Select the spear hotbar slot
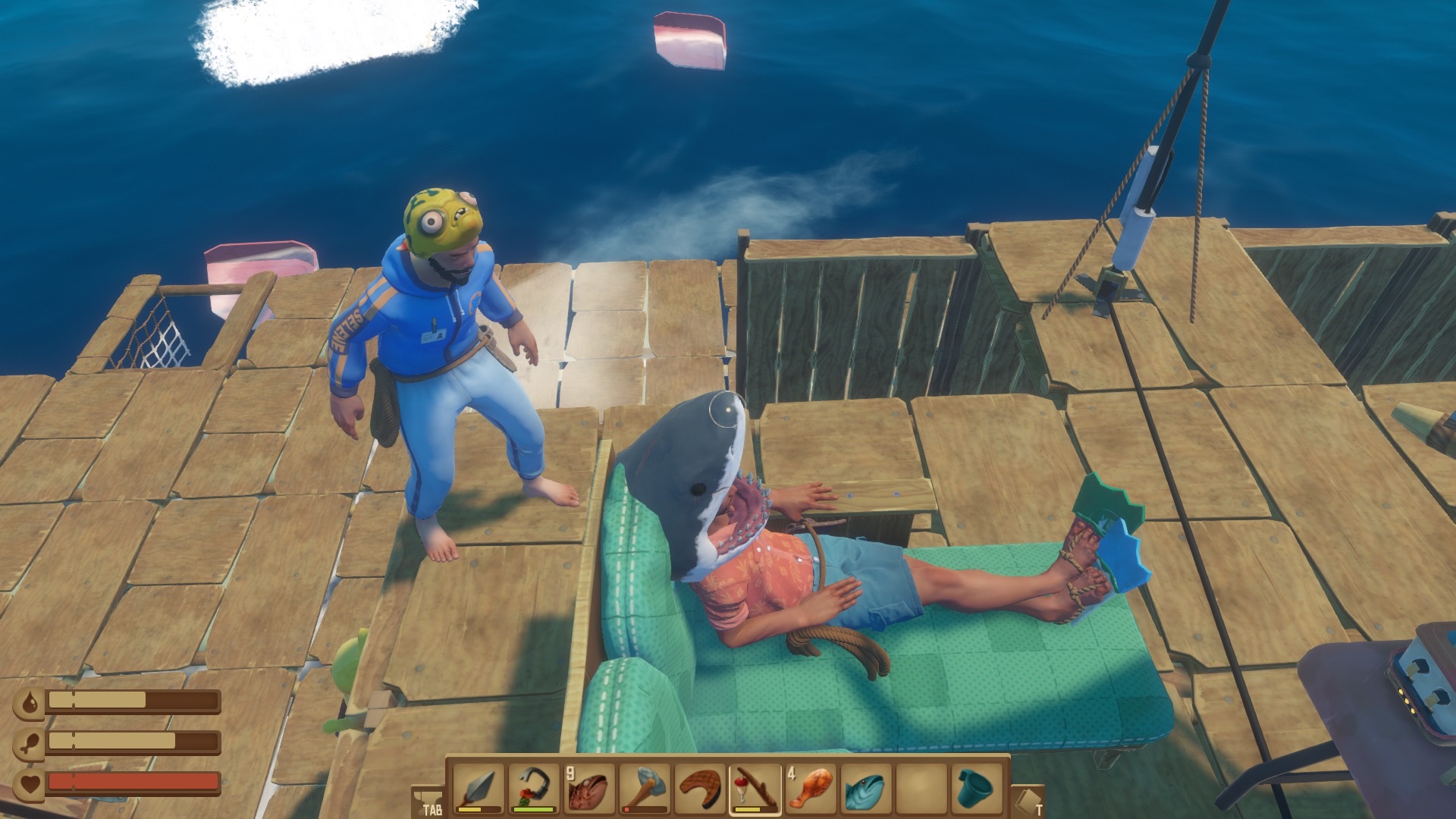Image resolution: width=1456 pixels, height=819 pixels. [477, 788]
